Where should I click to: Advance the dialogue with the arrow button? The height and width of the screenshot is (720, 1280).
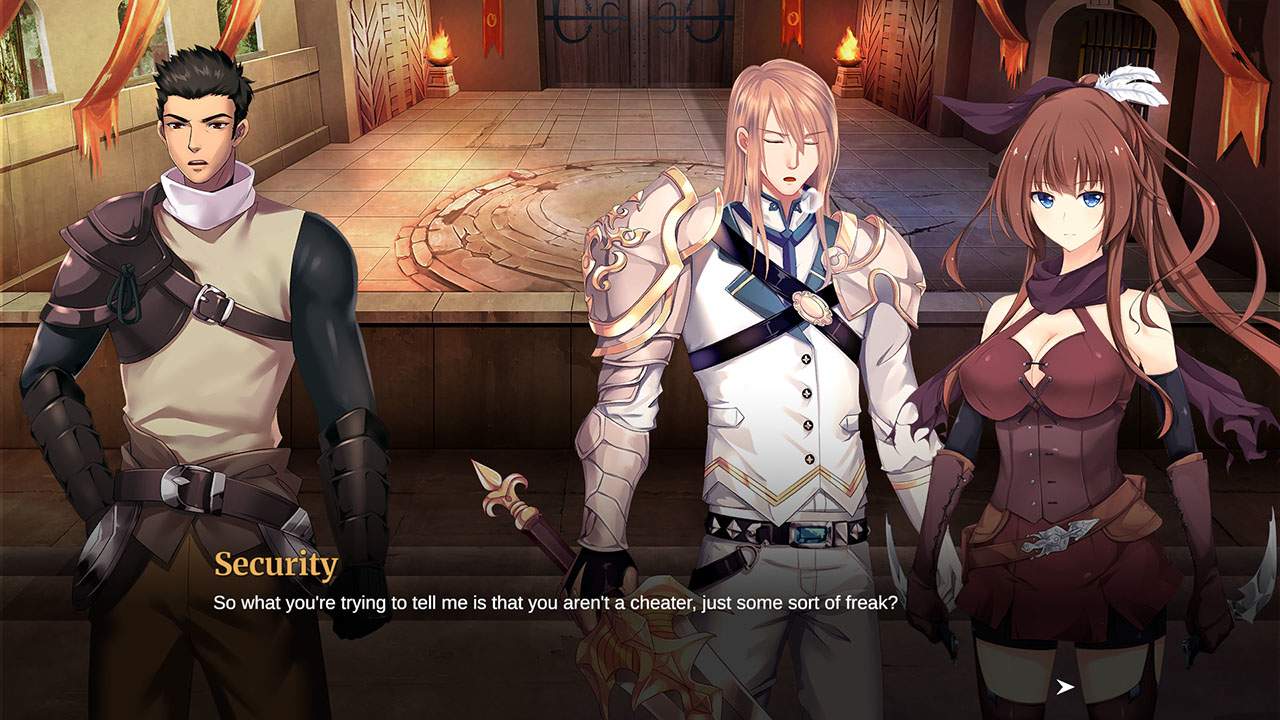pyautogui.click(x=1065, y=686)
